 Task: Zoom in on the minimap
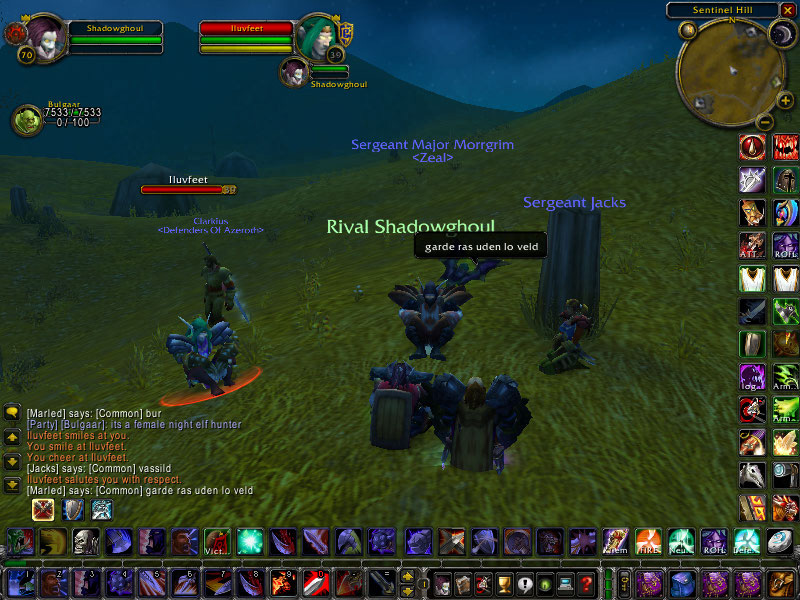tap(785, 101)
